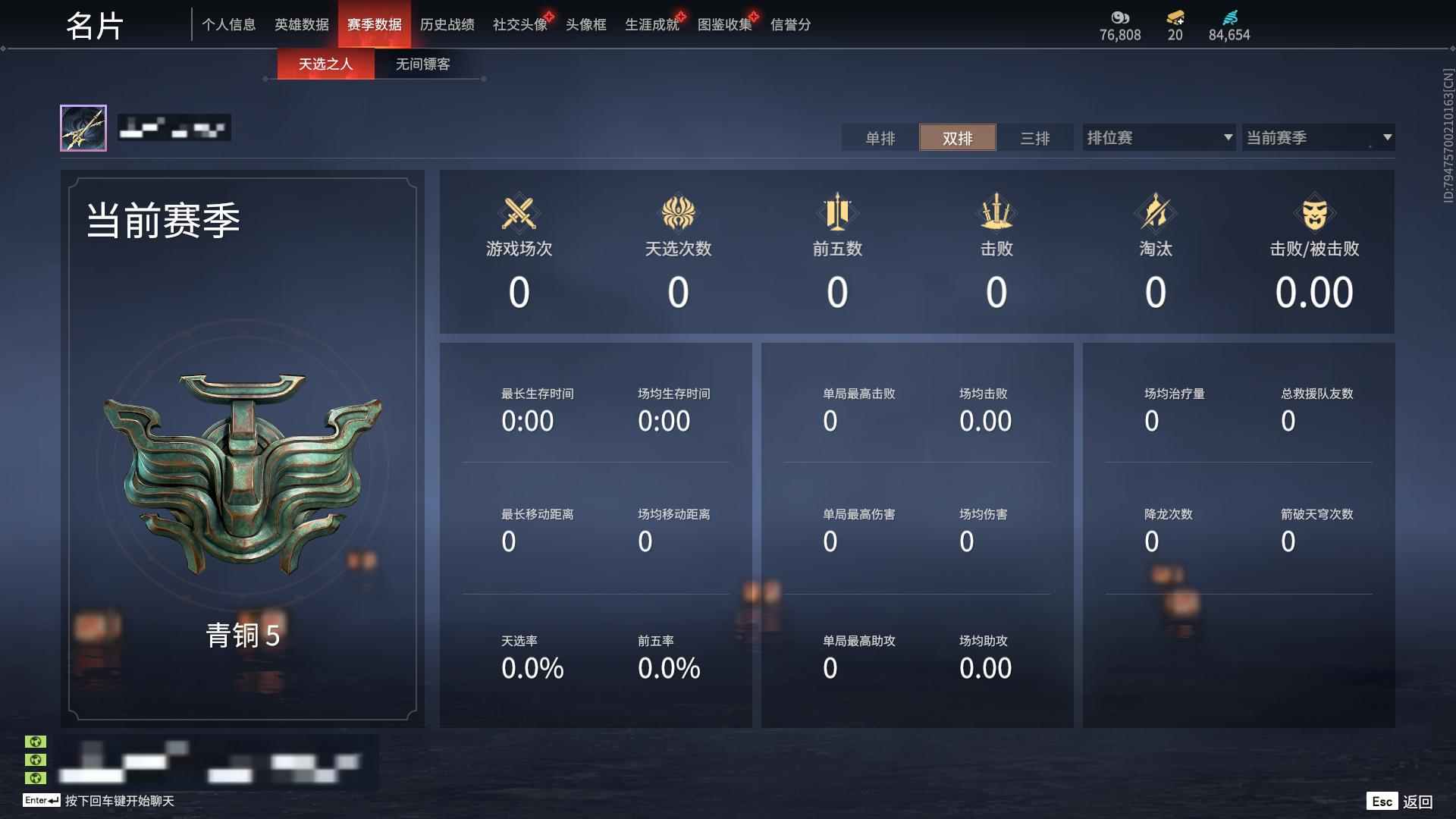Click the 游戏场次 crossed swords icon

(519, 213)
